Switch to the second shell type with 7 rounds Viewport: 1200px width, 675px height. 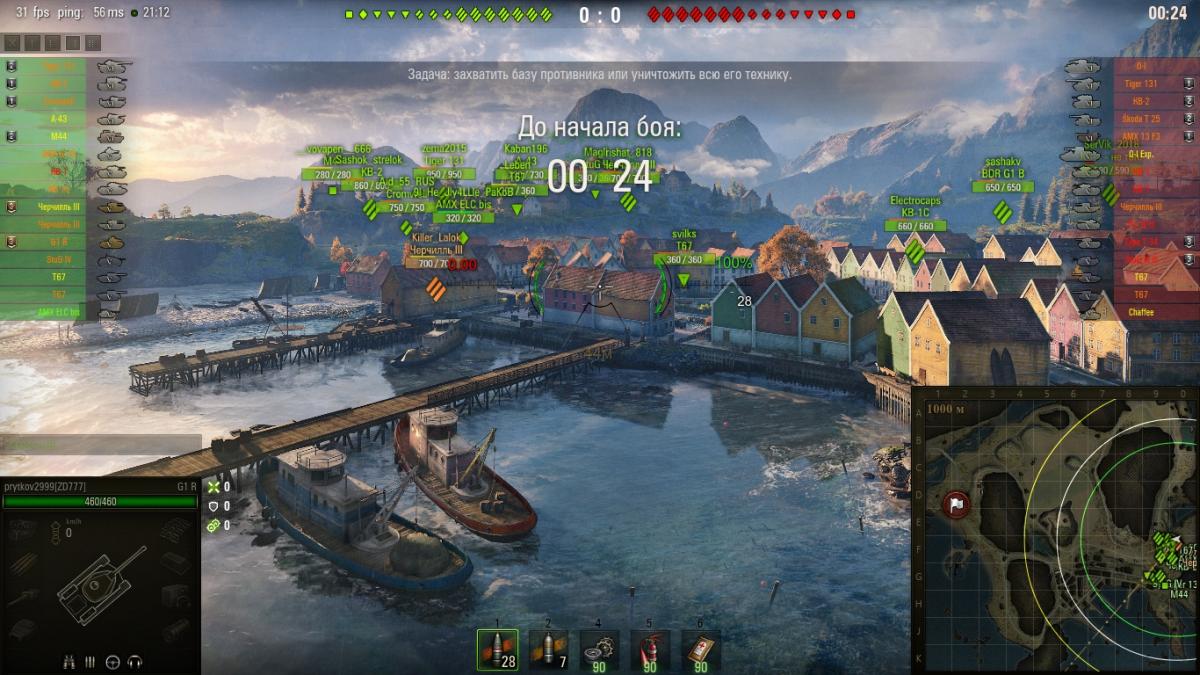tap(548, 649)
